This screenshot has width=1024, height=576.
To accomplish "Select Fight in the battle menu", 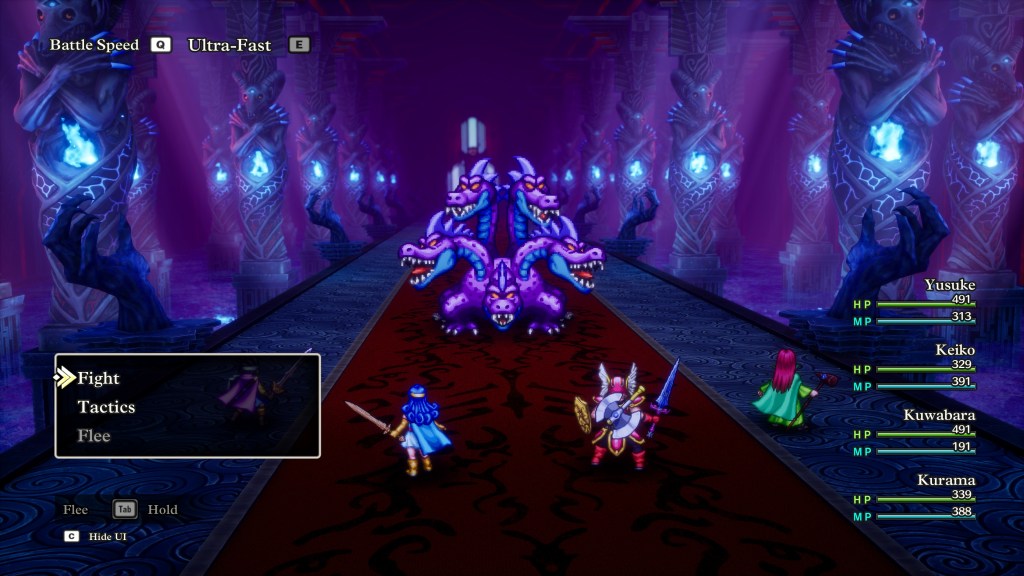I will 98,378.
